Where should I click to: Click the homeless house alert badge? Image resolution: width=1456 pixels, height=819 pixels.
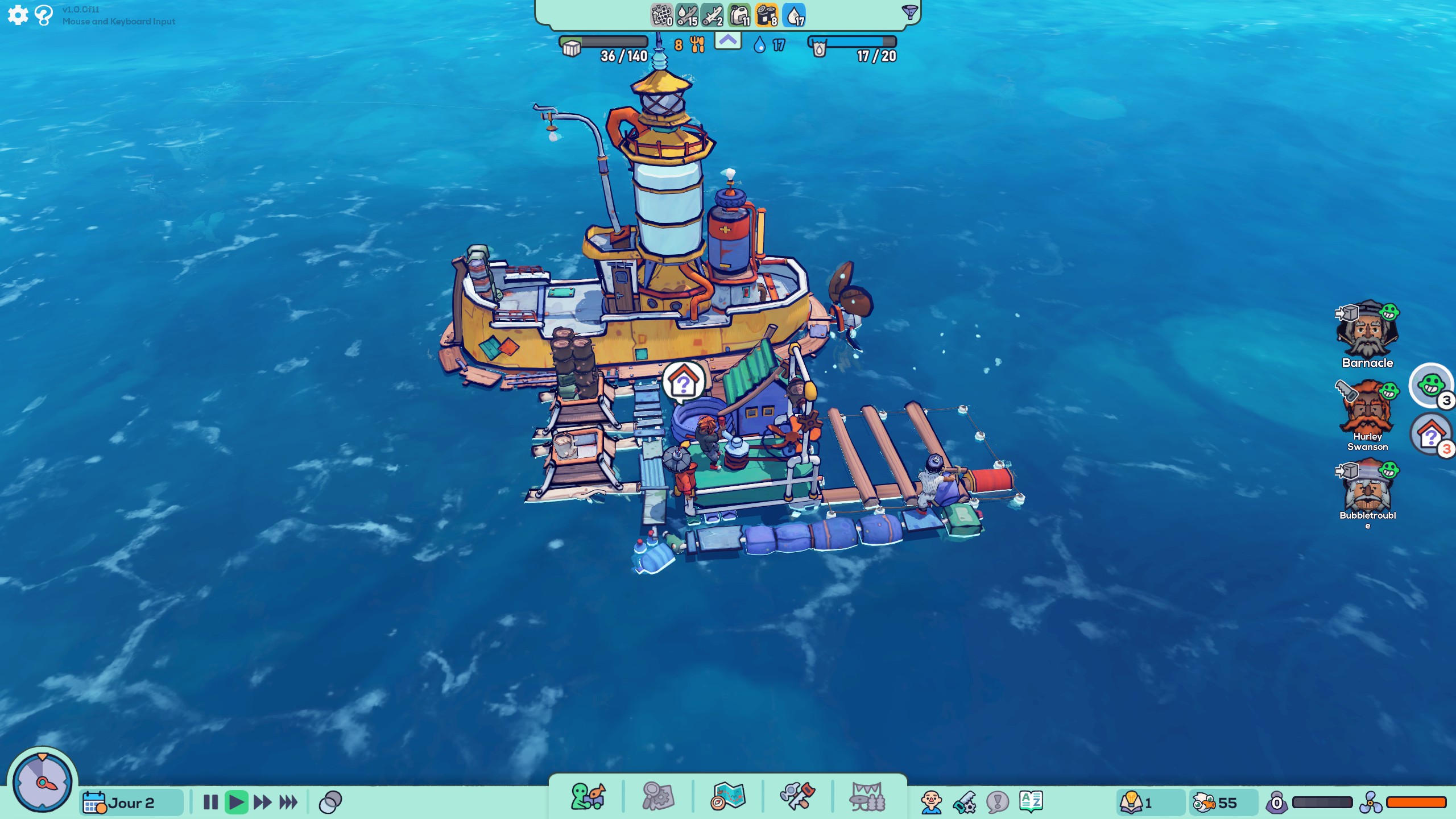click(x=1431, y=436)
